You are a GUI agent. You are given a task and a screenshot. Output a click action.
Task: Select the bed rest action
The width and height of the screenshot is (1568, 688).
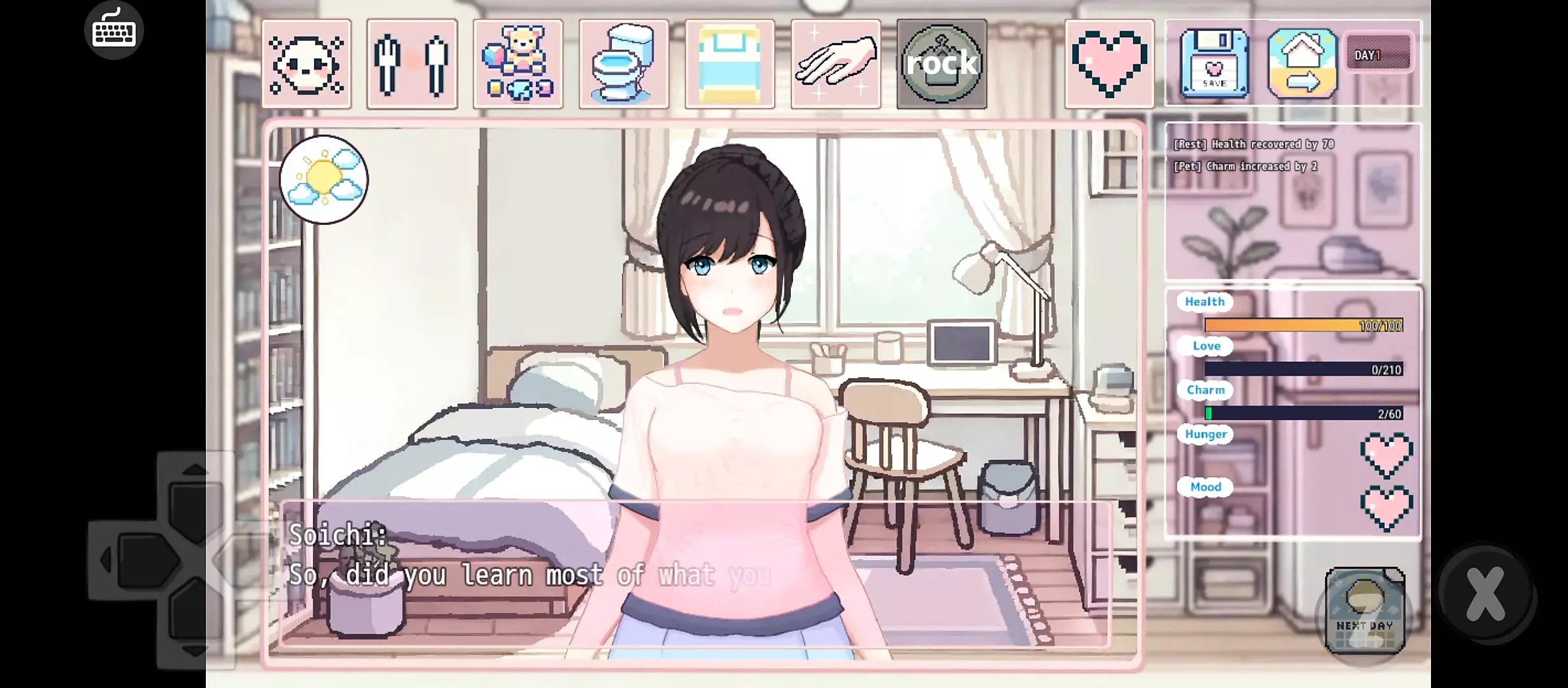point(730,64)
